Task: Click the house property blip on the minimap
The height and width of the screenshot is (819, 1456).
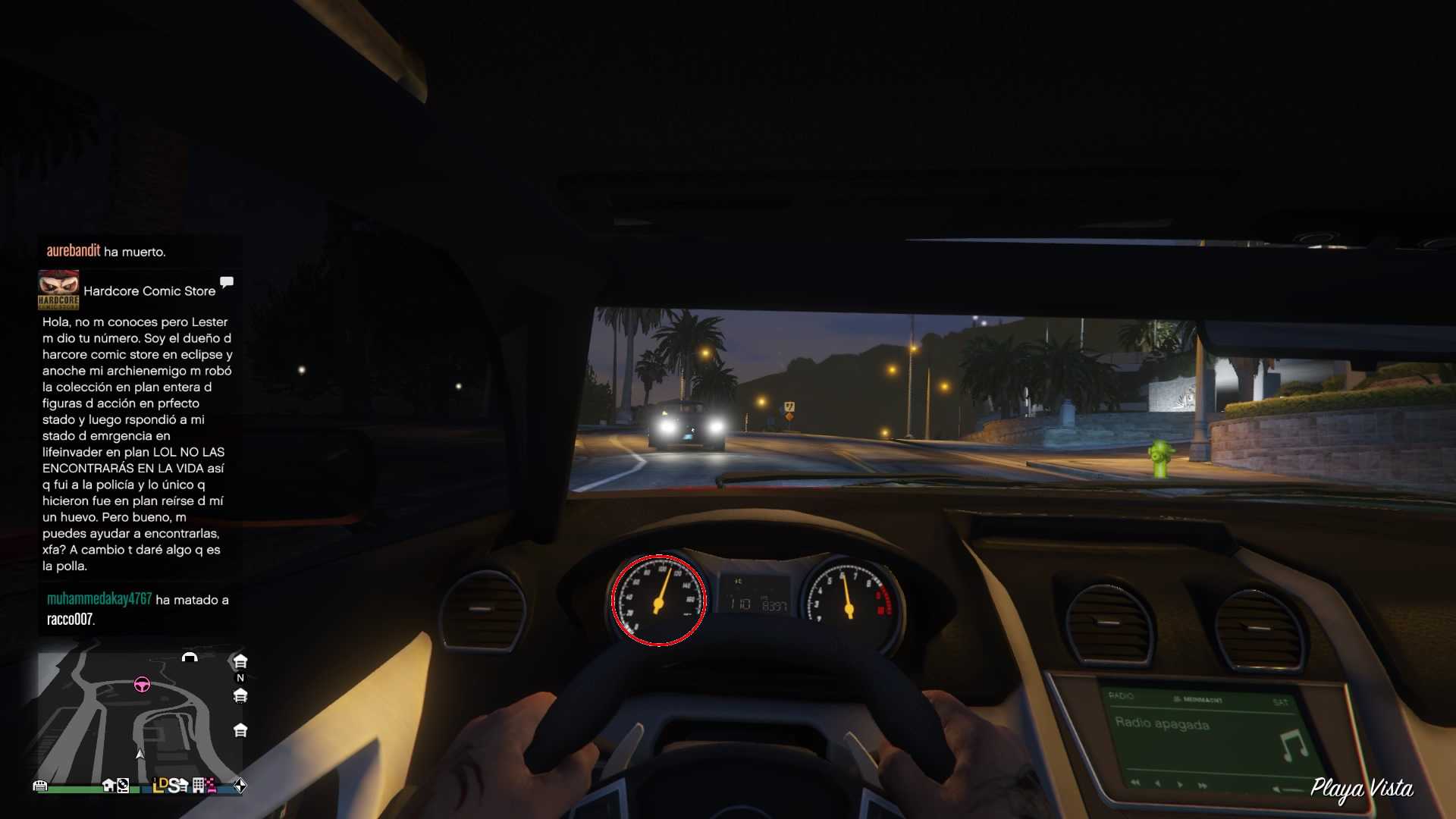Action: click(x=108, y=786)
